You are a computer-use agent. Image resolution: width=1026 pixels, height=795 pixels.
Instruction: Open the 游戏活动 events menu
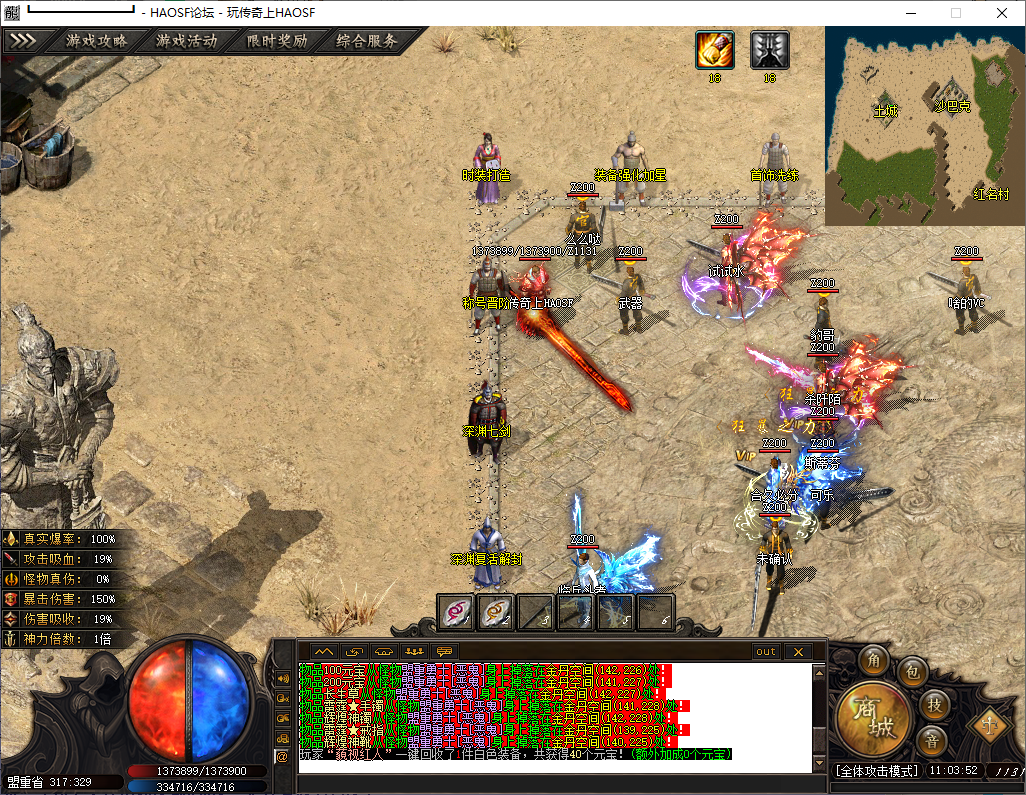coord(186,42)
